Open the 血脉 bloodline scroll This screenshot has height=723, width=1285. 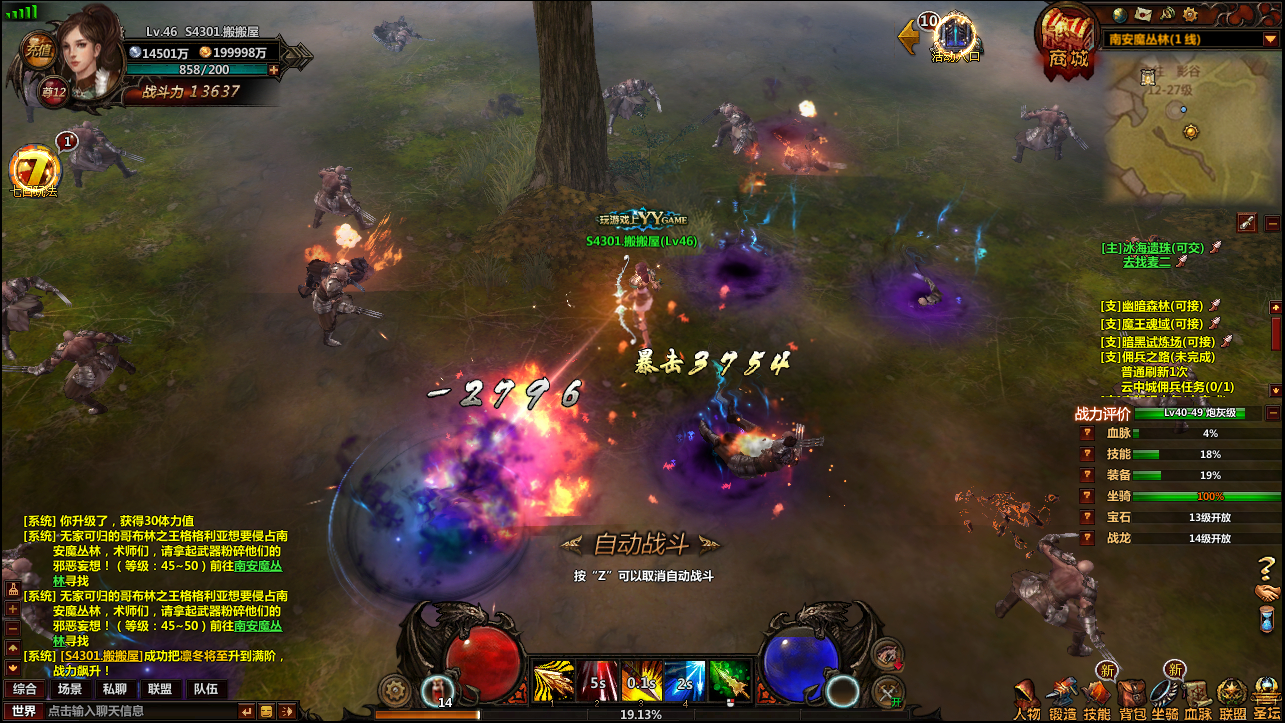tap(1198, 699)
